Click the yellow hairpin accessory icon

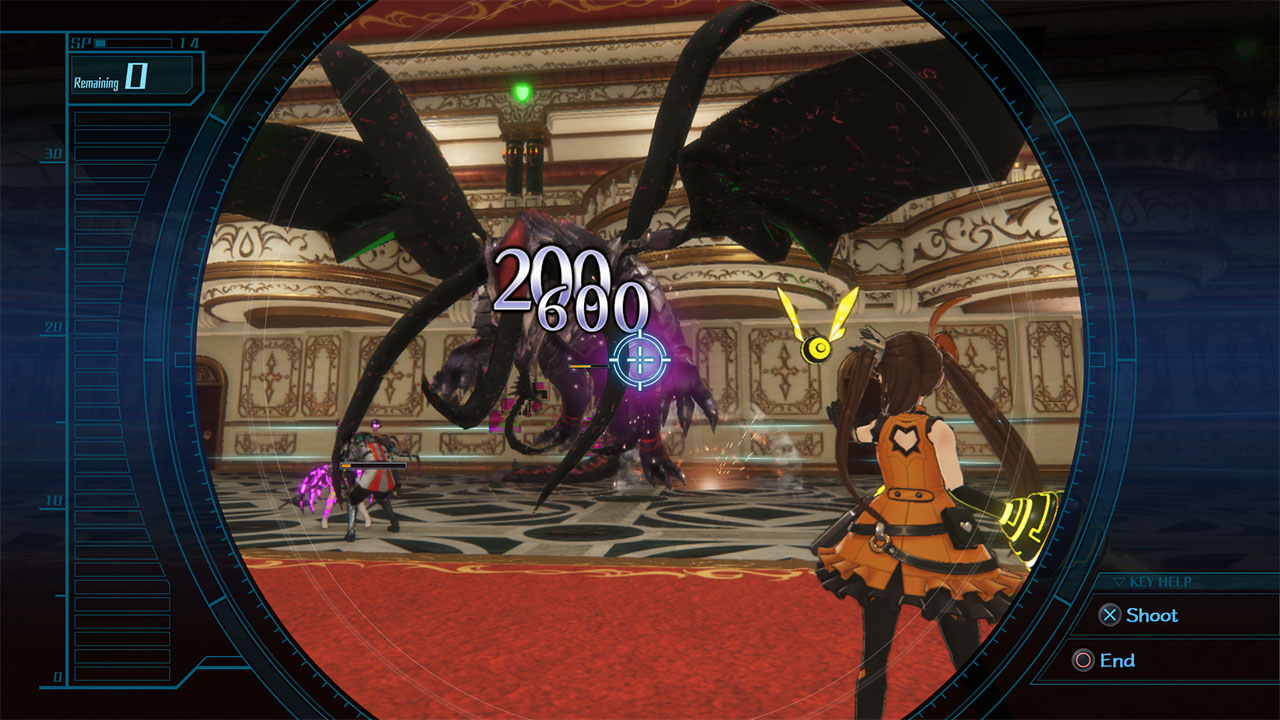(x=816, y=349)
